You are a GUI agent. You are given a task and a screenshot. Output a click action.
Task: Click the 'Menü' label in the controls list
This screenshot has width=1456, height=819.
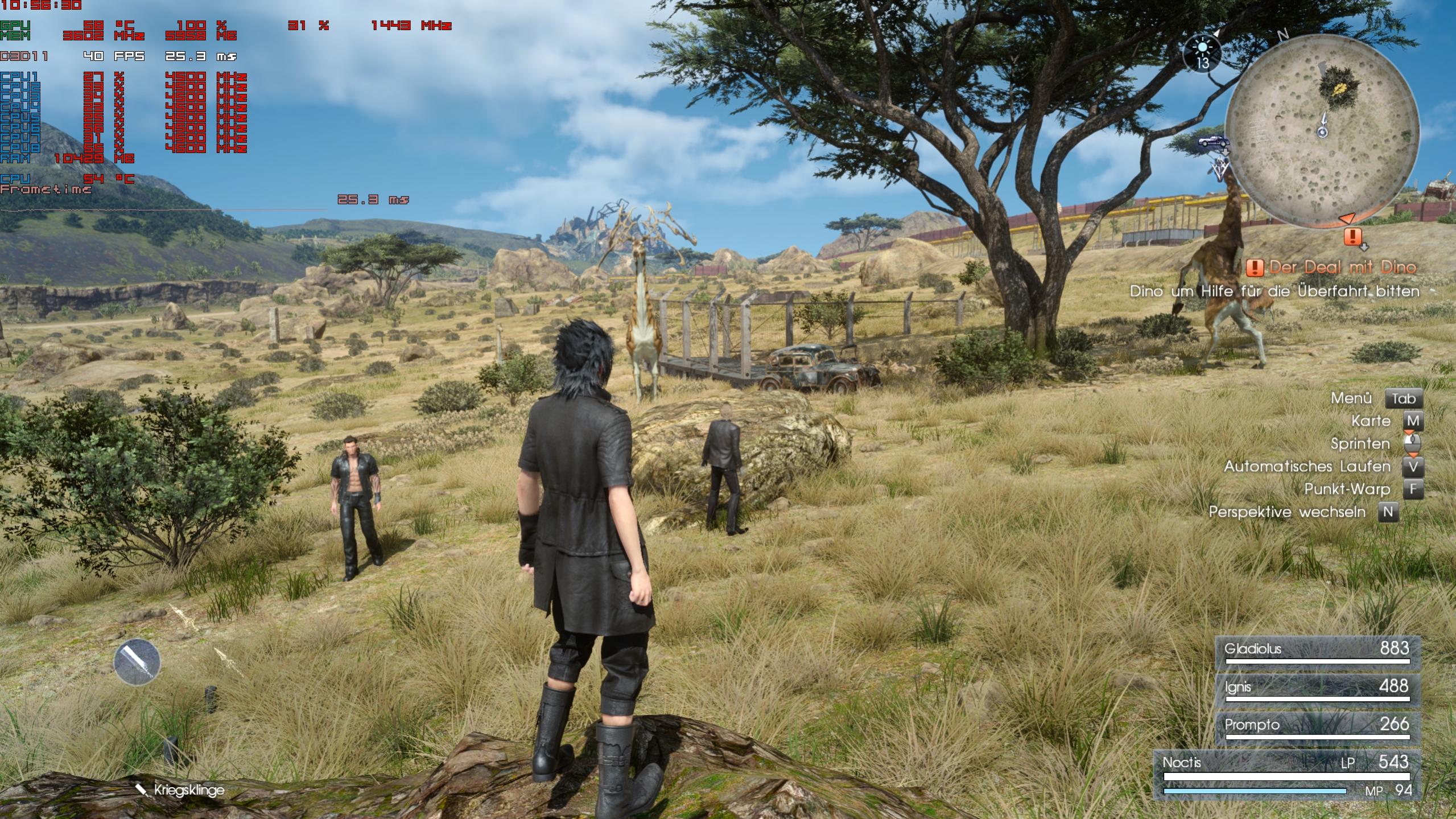(x=1351, y=398)
